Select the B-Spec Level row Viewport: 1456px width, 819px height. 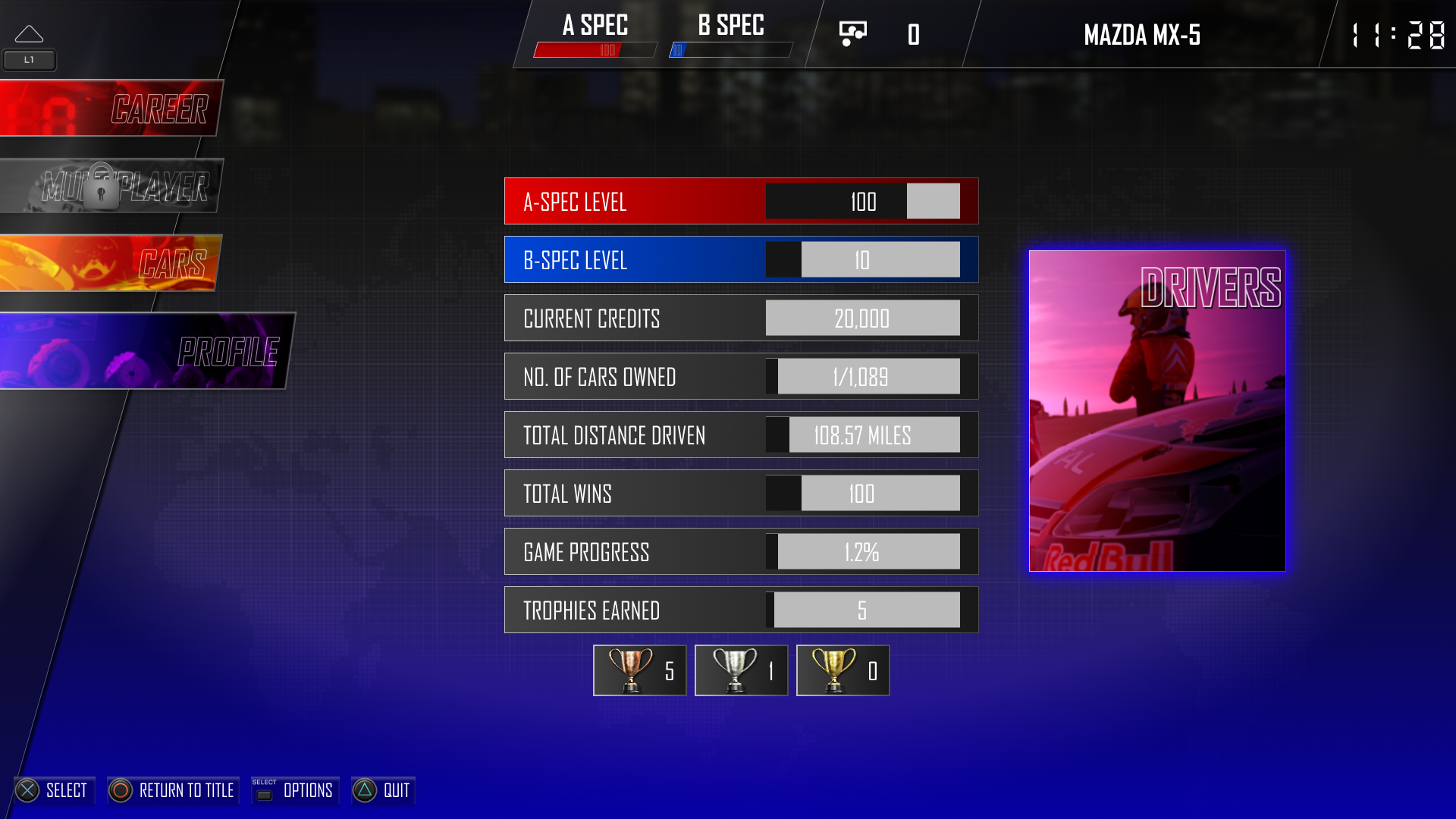741,259
